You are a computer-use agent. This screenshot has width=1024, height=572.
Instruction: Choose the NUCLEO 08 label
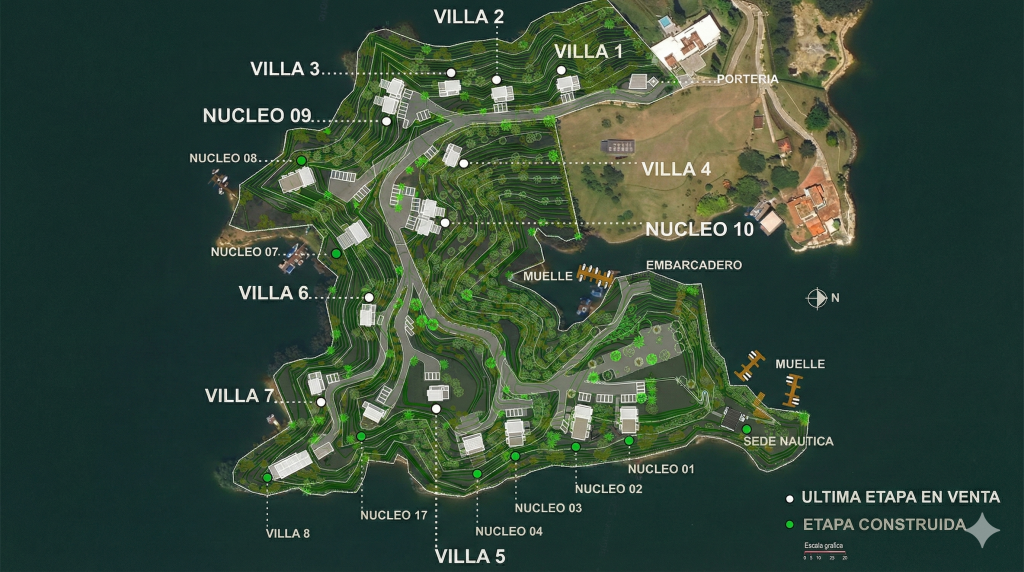pyautogui.click(x=223, y=158)
